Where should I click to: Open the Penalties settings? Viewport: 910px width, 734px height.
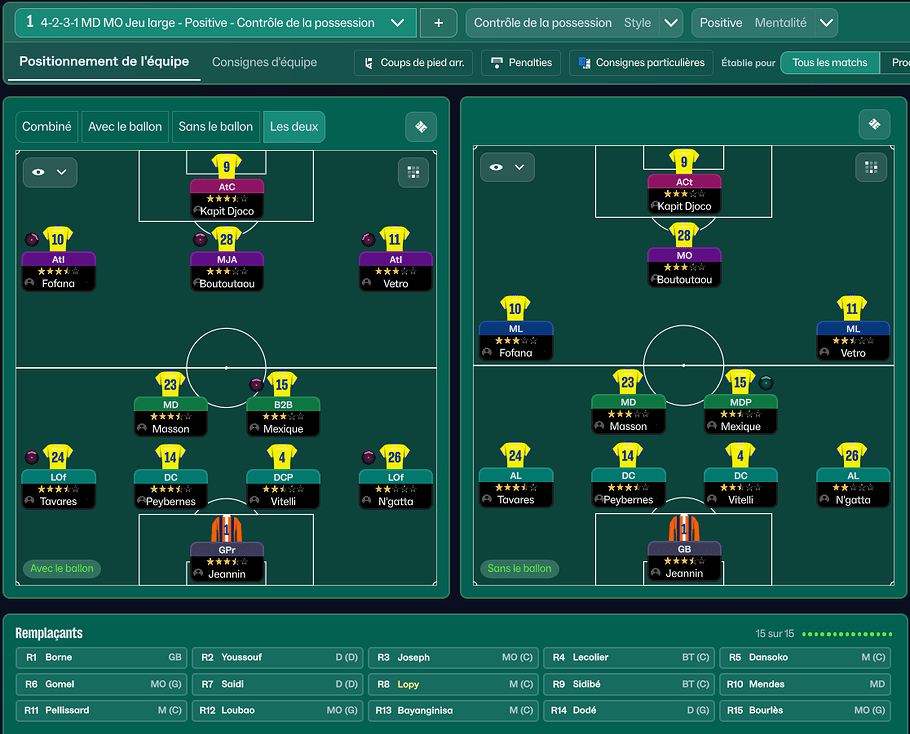coord(520,62)
